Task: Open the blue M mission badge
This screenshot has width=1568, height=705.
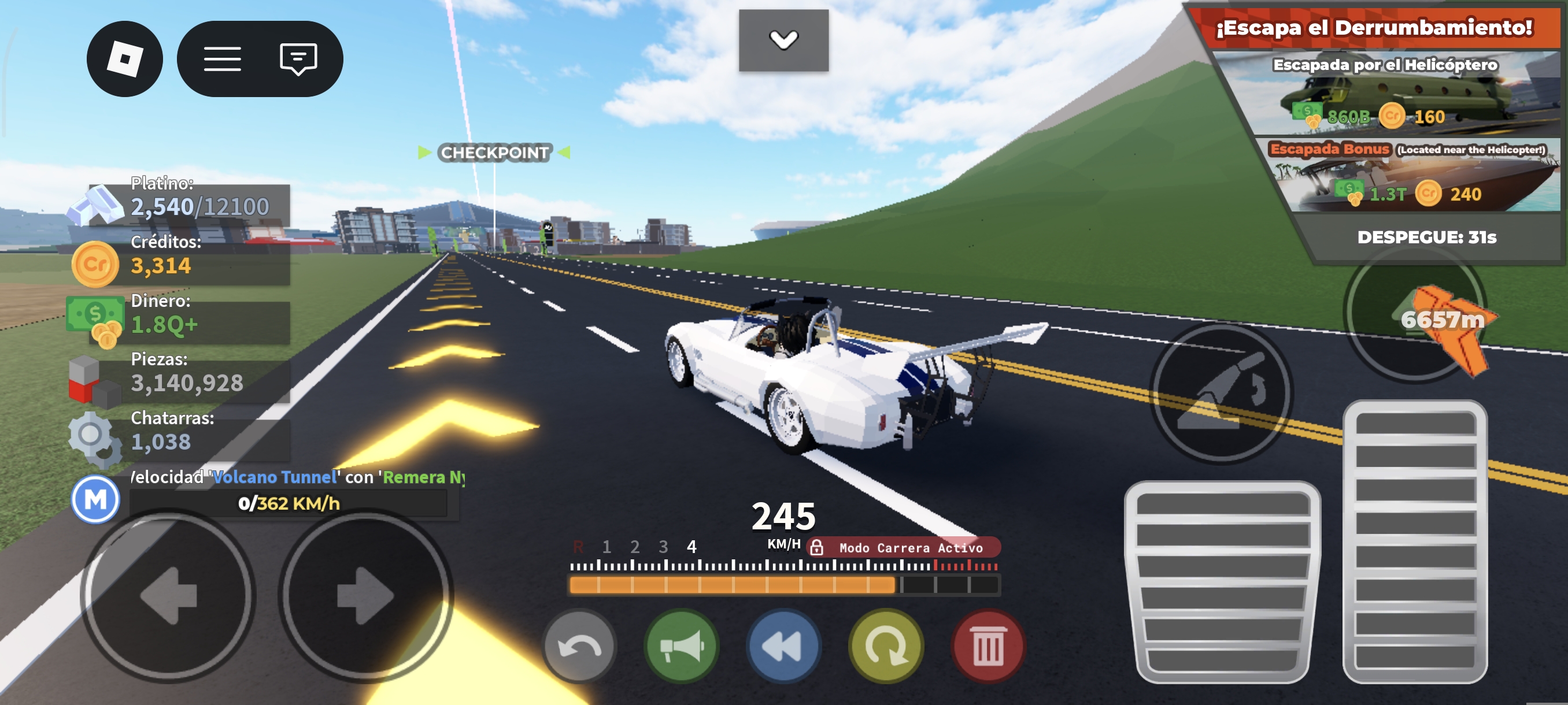Action: pos(95,499)
